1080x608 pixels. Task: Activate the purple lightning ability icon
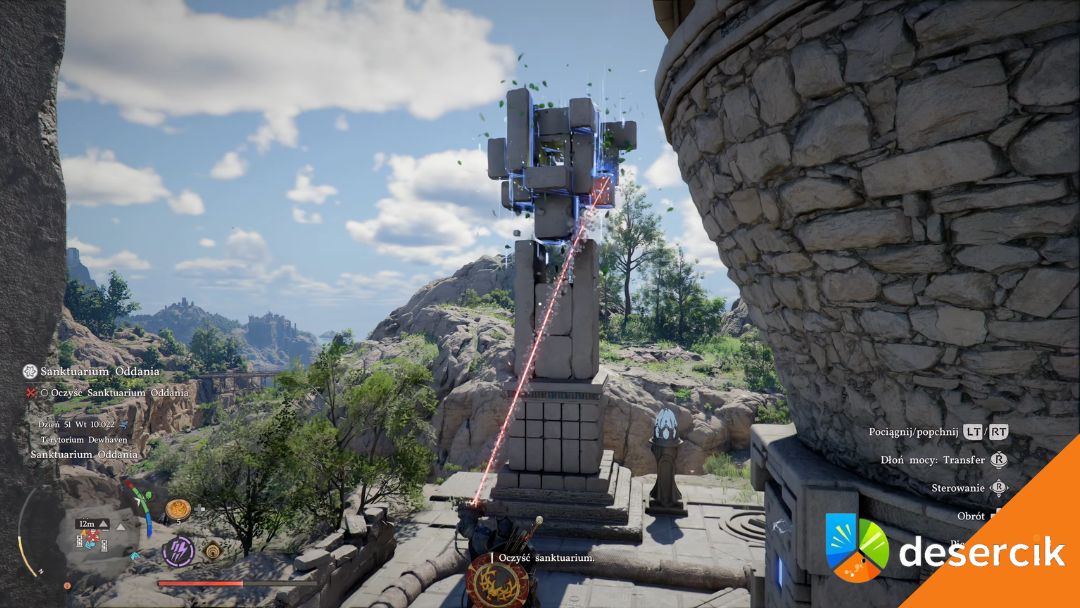coord(178,550)
